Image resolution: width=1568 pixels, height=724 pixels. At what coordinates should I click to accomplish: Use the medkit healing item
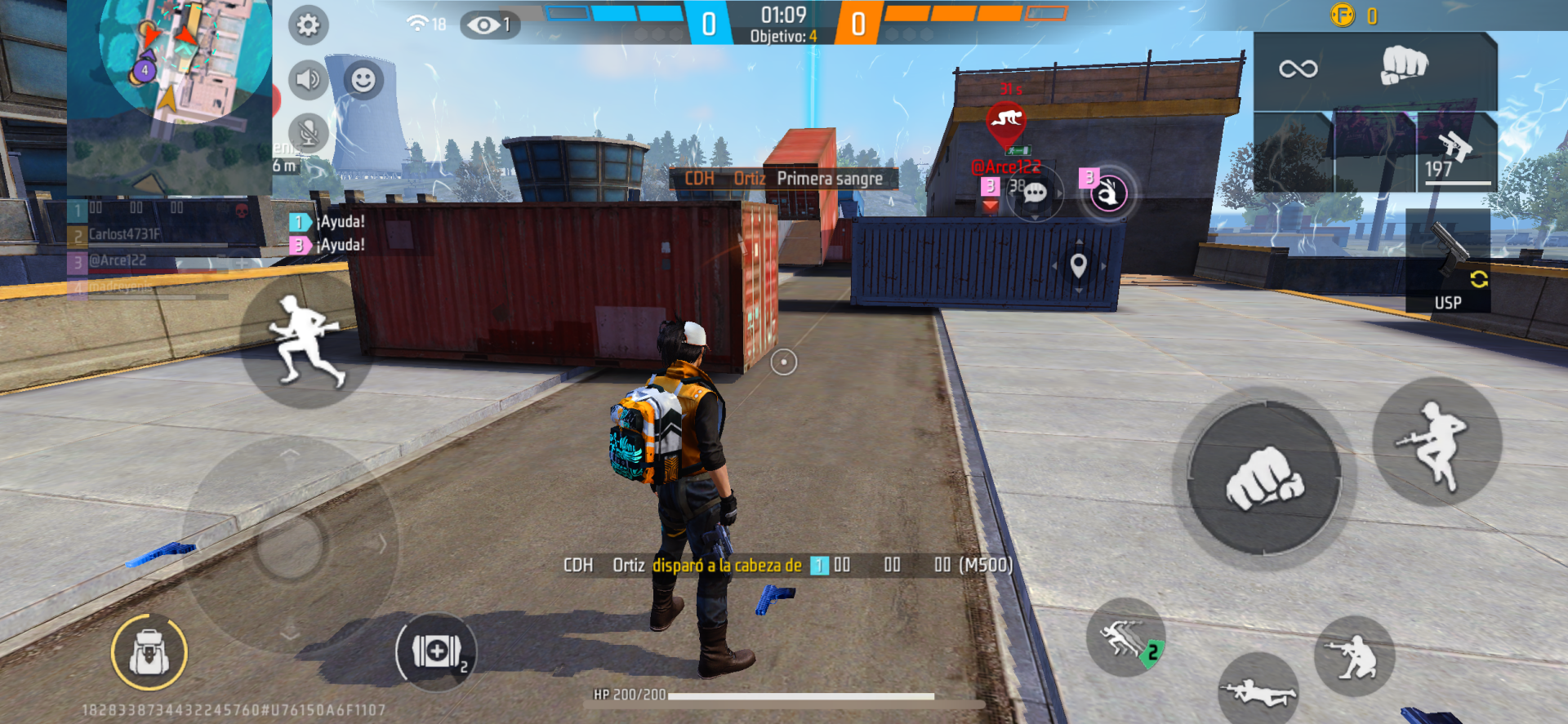pos(437,651)
